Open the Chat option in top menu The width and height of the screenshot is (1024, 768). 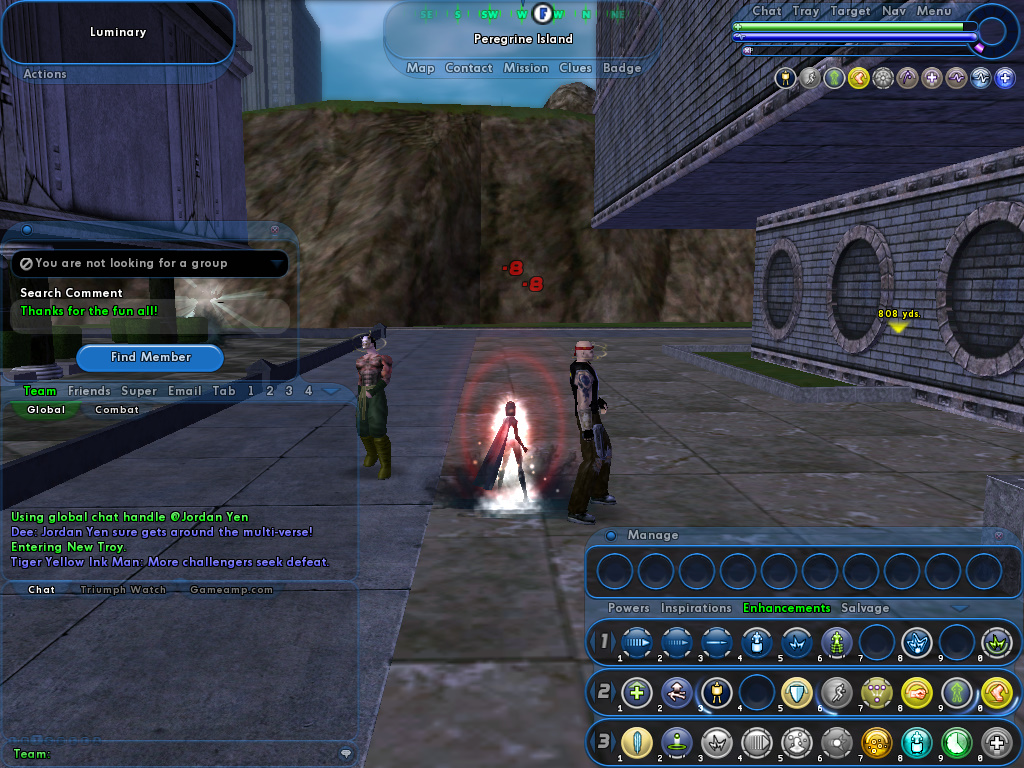pyautogui.click(x=767, y=11)
